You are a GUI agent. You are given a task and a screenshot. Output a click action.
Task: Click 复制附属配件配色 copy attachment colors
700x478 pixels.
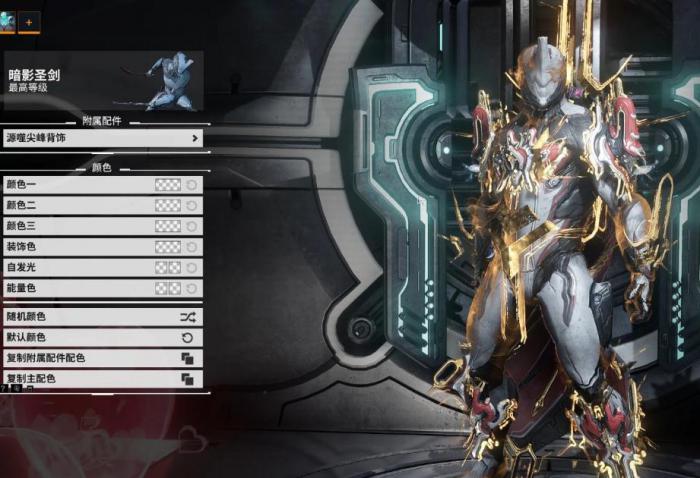coord(102,358)
